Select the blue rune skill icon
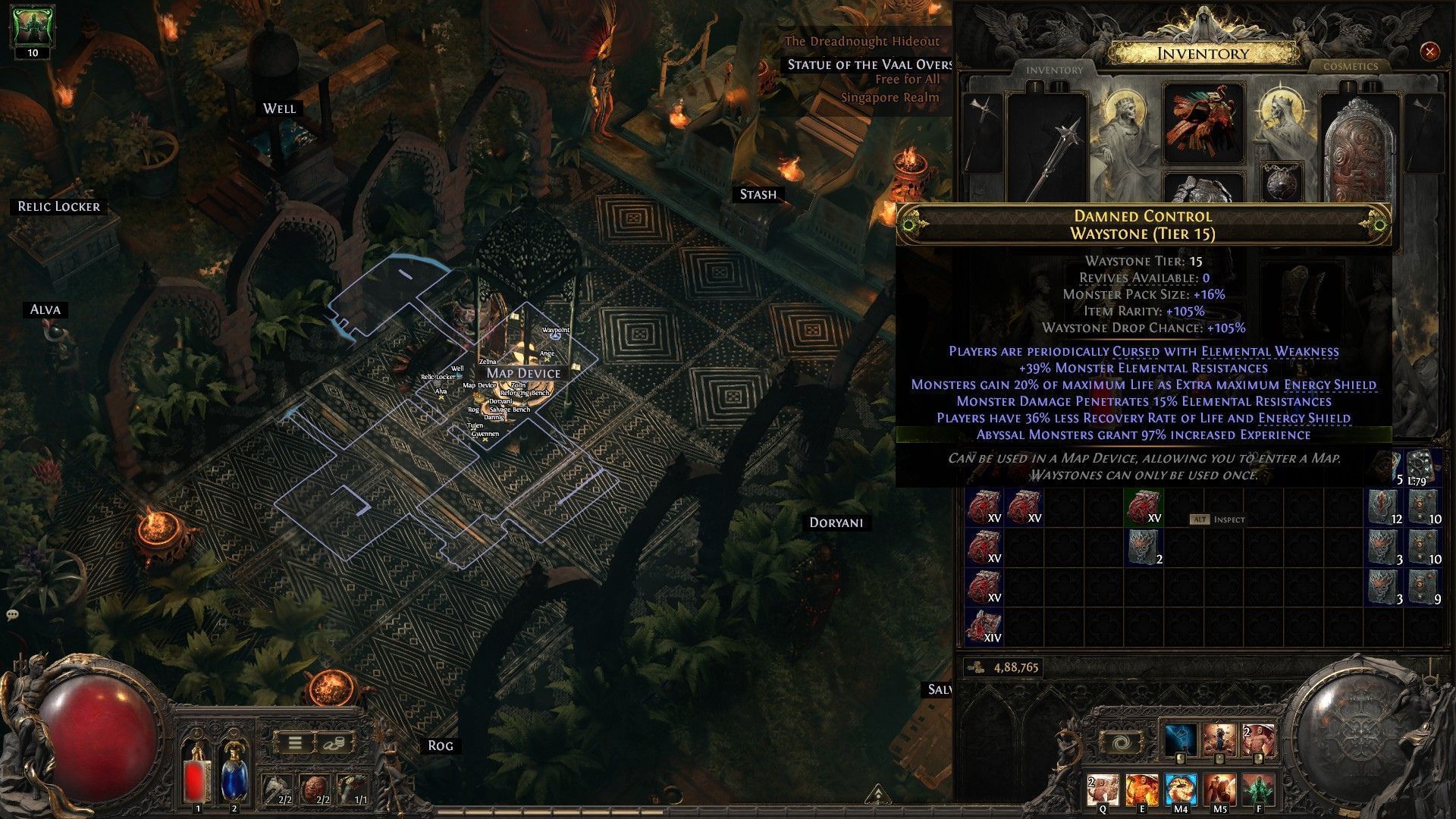 pos(1181,740)
